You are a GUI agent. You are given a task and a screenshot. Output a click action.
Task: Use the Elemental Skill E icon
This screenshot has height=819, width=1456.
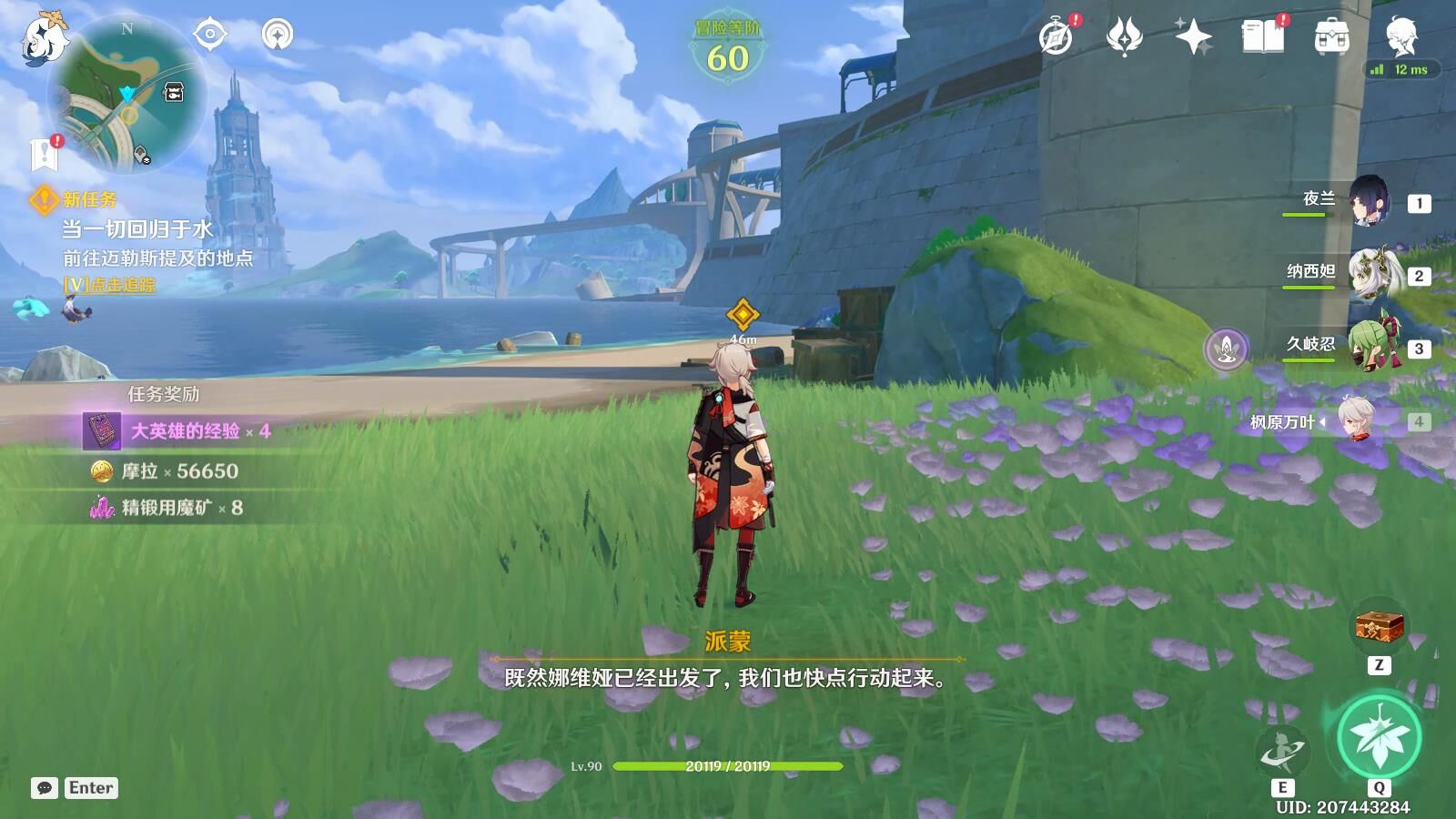click(1285, 750)
